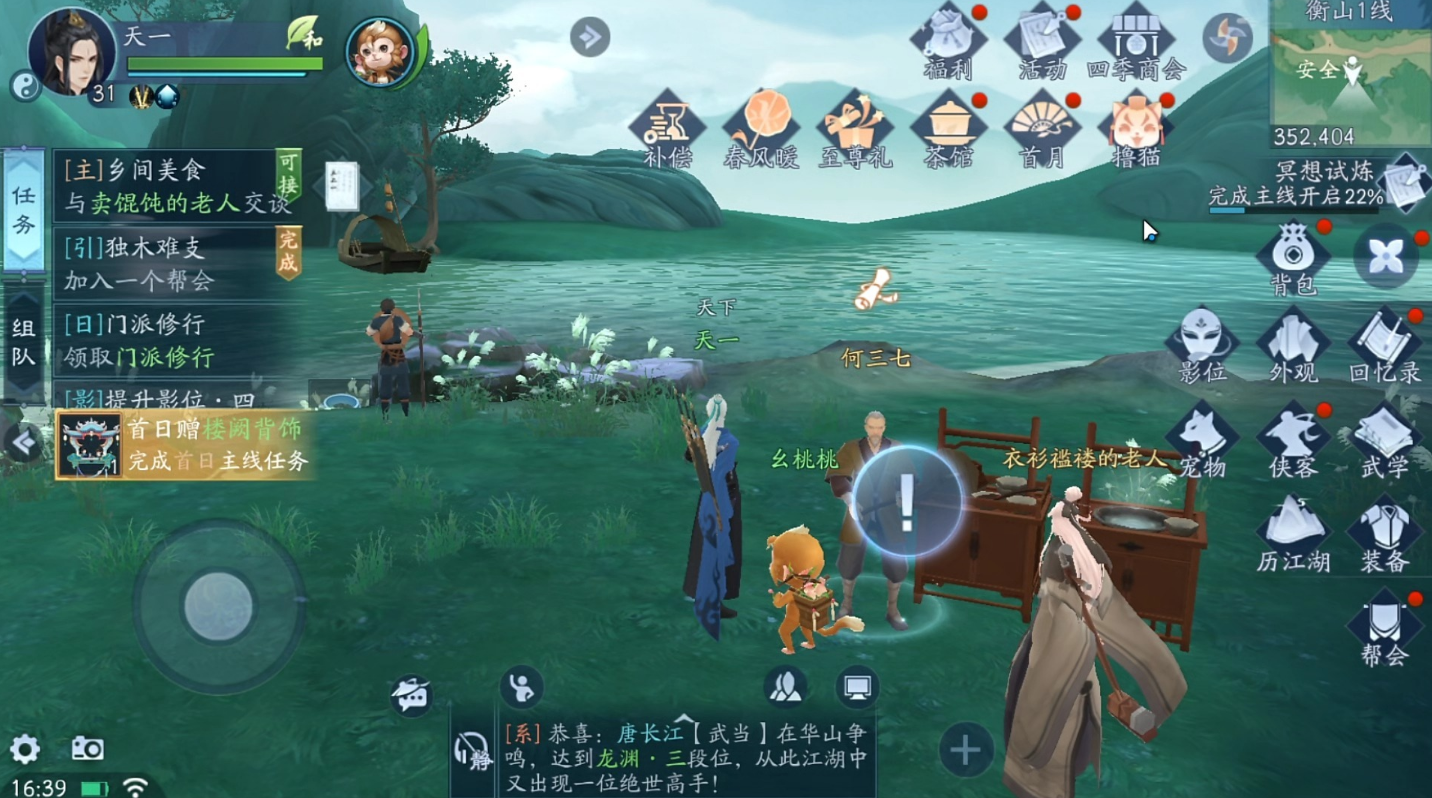Image resolution: width=1432 pixels, height=798 pixels.
Task: Open the 活动 events icon
Action: pyautogui.click(x=1042, y=40)
